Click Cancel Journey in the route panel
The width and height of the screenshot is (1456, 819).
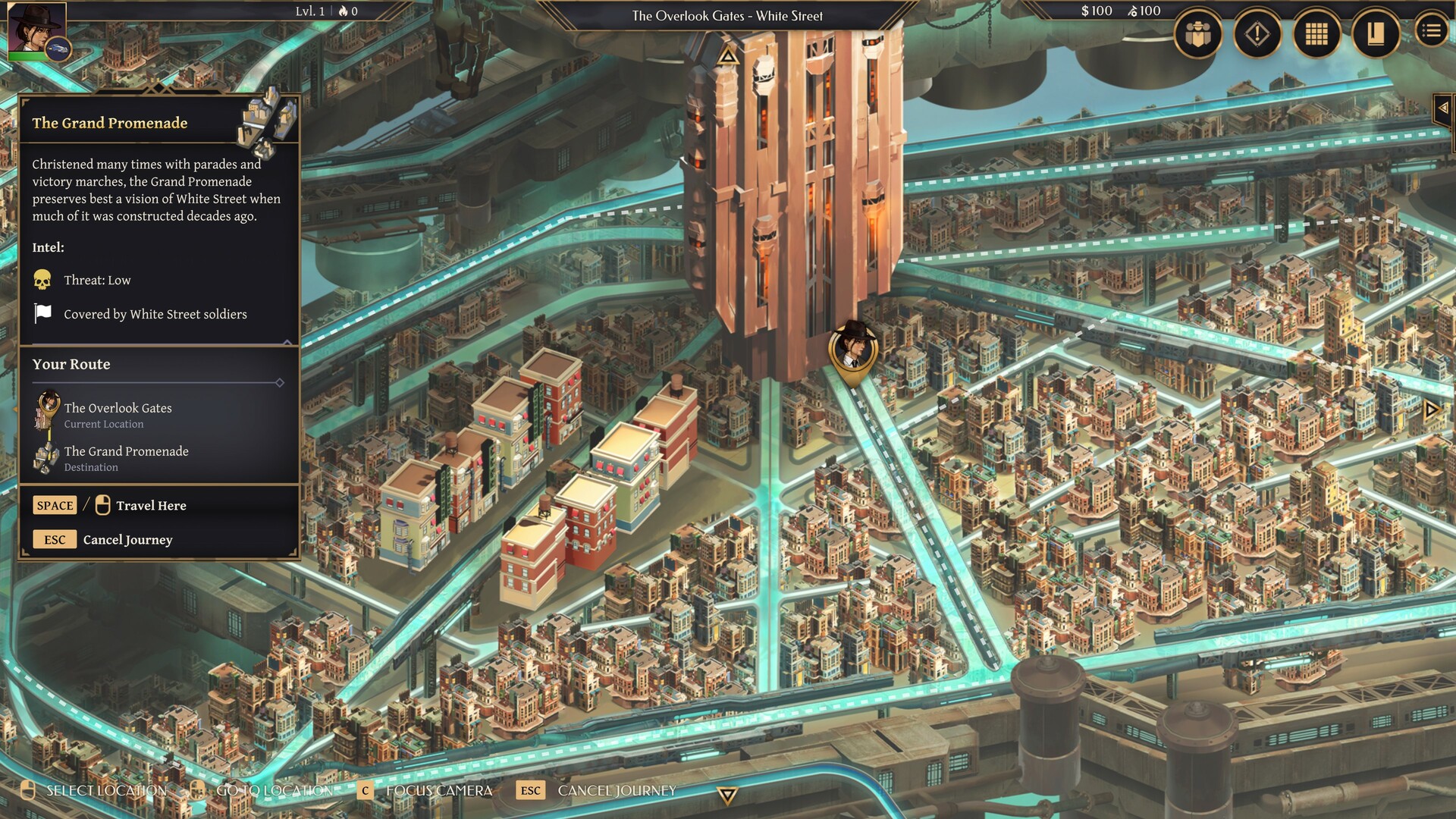(127, 539)
